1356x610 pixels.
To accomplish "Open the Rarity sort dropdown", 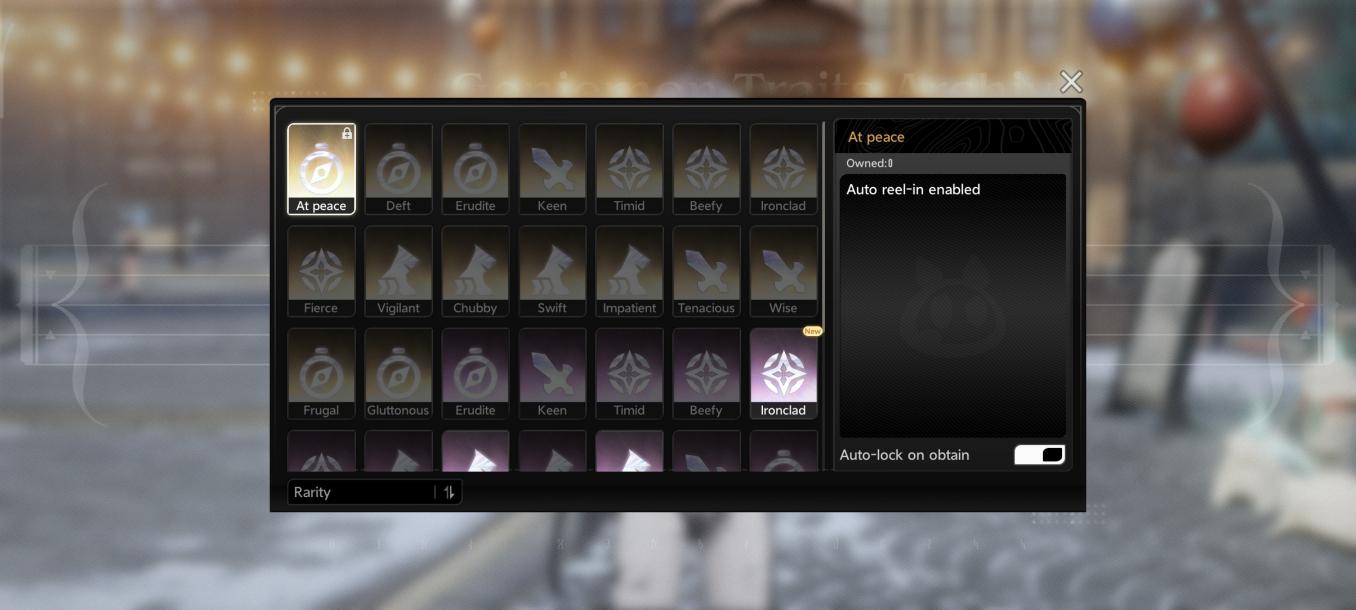I will (362, 492).
